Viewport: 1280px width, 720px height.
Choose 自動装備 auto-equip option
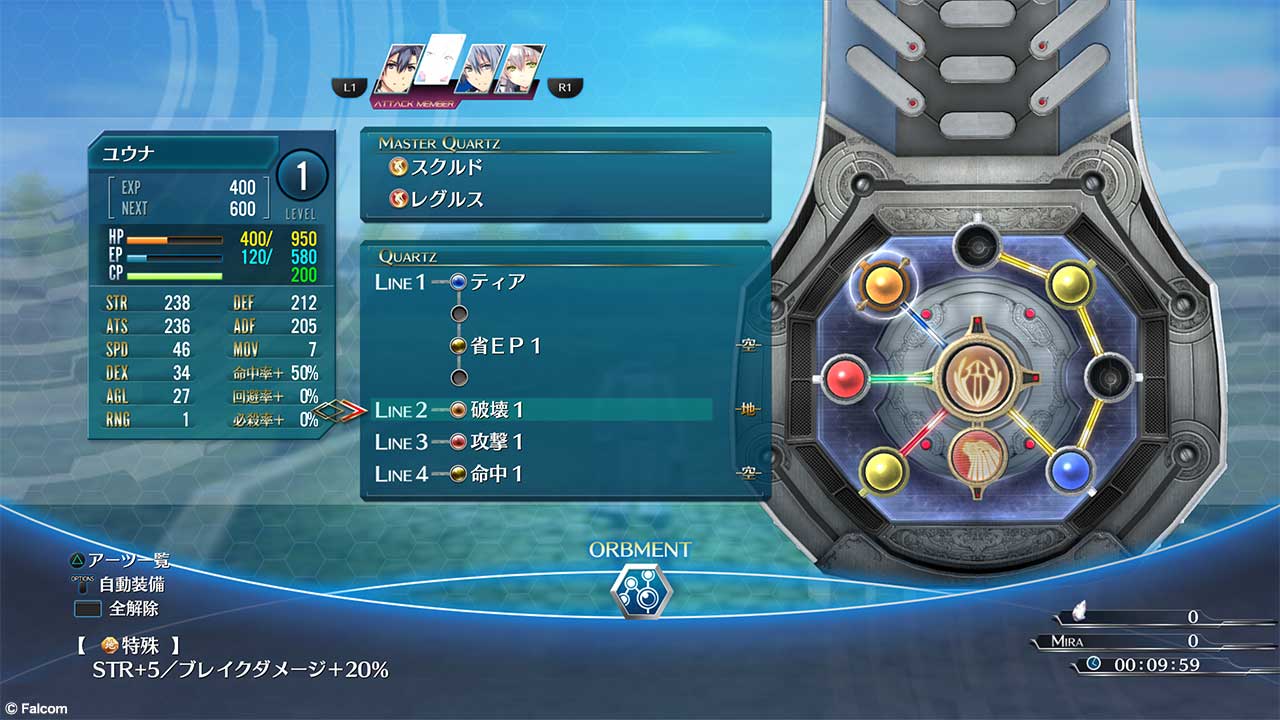point(131,584)
